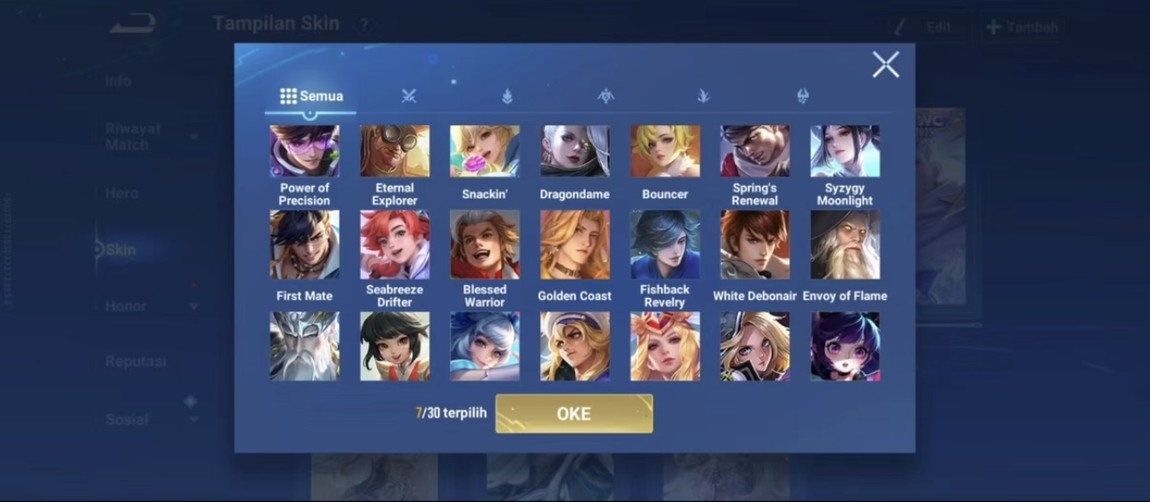Select the First Mate skin

click(305, 245)
